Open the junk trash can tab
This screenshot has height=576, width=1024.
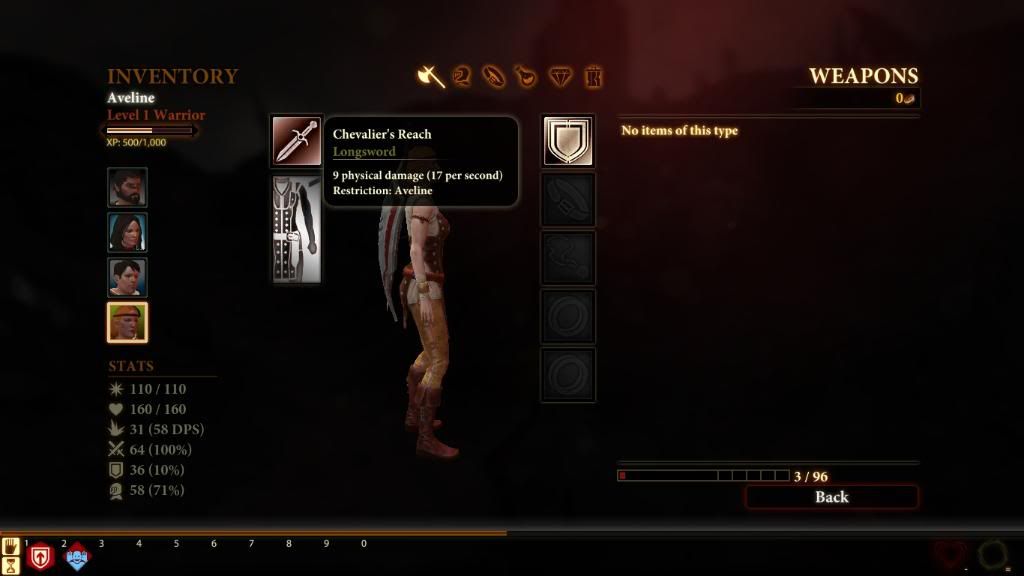(593, 76)
